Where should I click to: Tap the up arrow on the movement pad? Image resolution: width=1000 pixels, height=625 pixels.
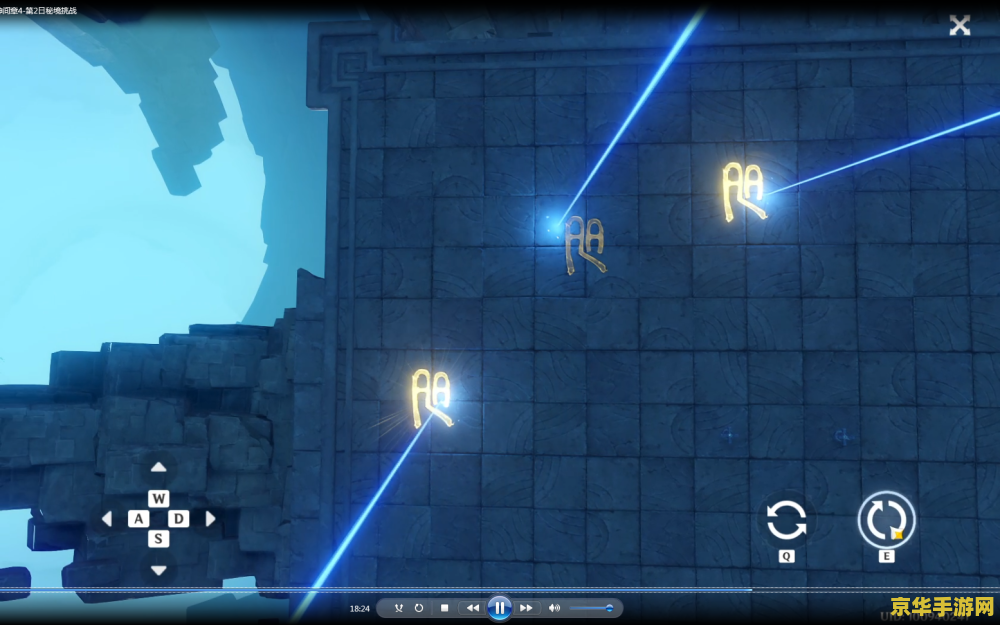pos(158,468)
